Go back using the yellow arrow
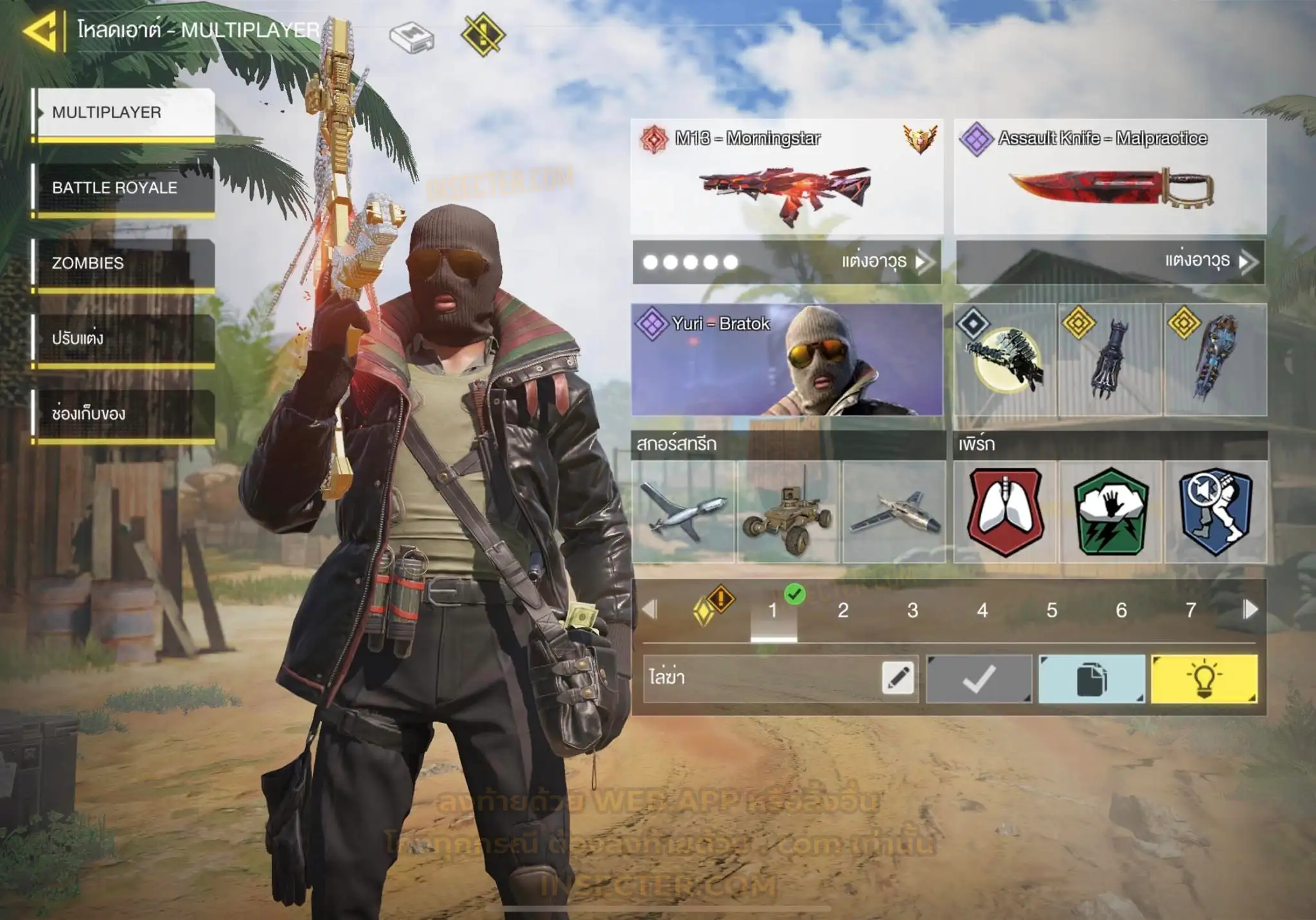The height and width of the screenshot is (920, 1316). coord(41,30)
